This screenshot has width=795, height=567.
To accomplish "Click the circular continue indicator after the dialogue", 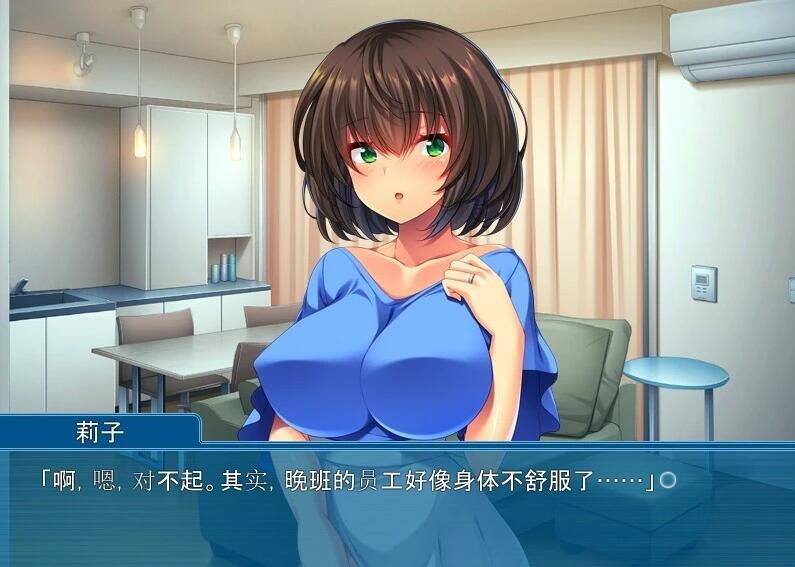I will [668, 481].
